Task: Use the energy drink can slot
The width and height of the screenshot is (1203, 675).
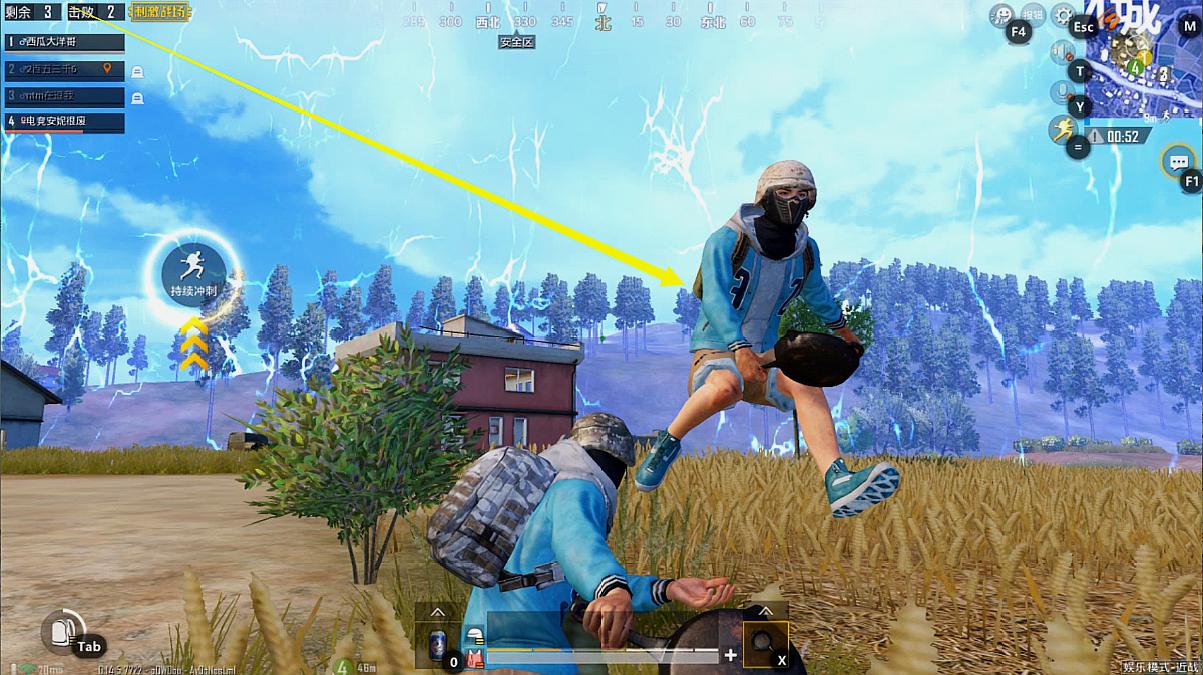Action: point(438,643)
